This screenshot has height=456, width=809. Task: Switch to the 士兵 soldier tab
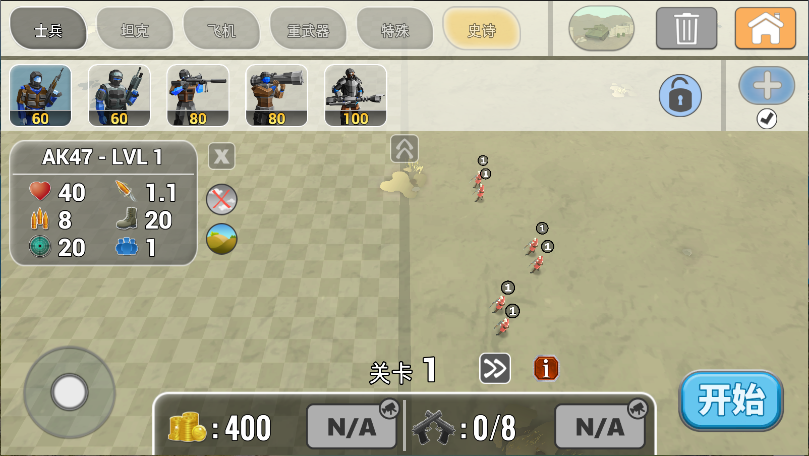tap(48, 29)
